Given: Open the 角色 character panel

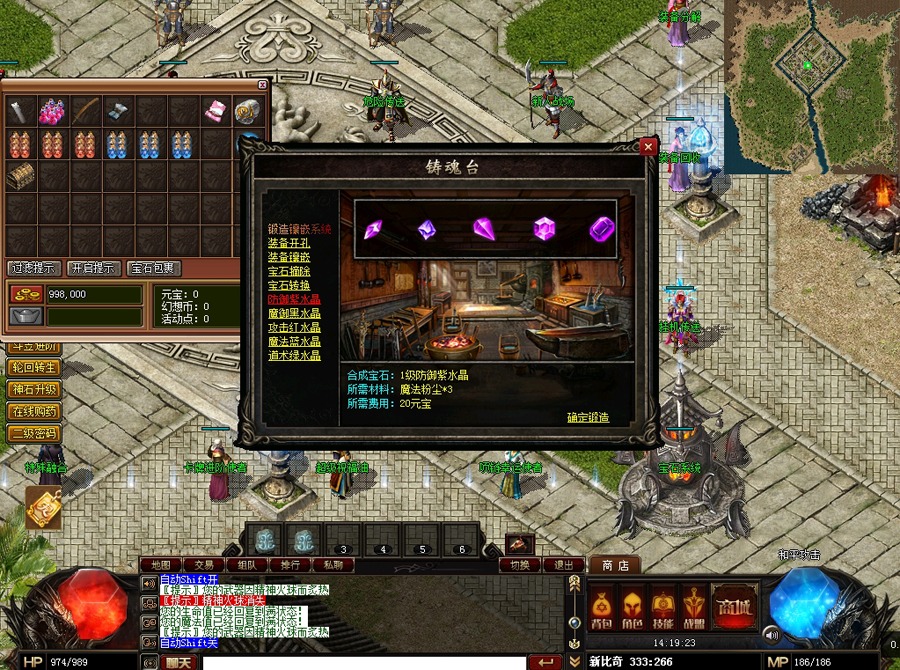Looking at the screenshot, I should 631,606.
